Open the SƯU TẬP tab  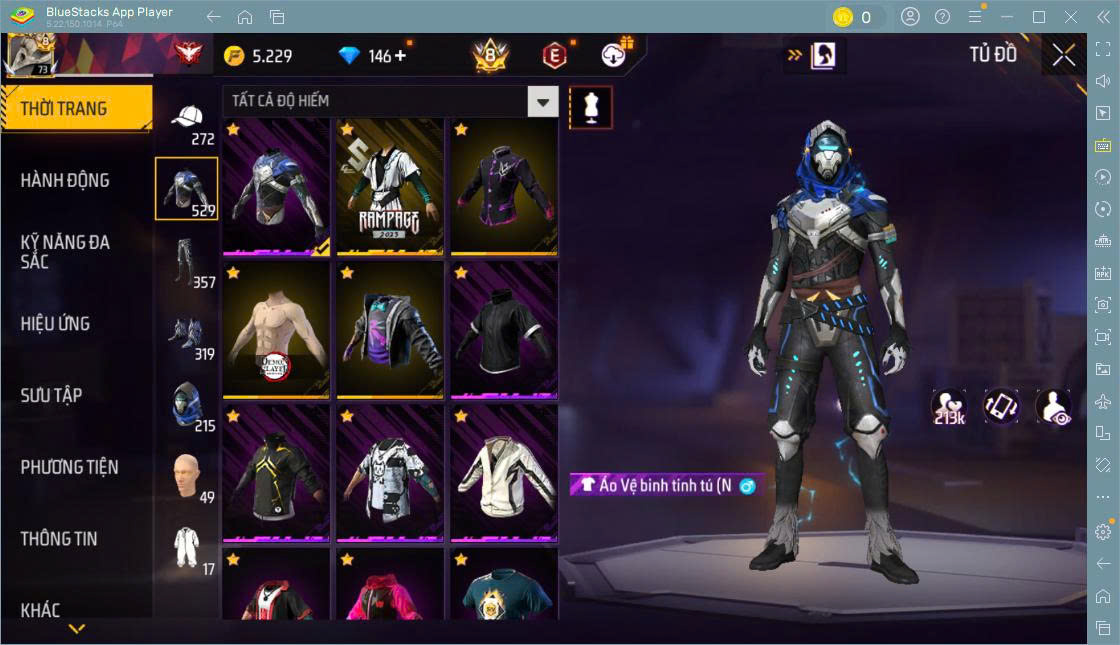pos(52,395)
